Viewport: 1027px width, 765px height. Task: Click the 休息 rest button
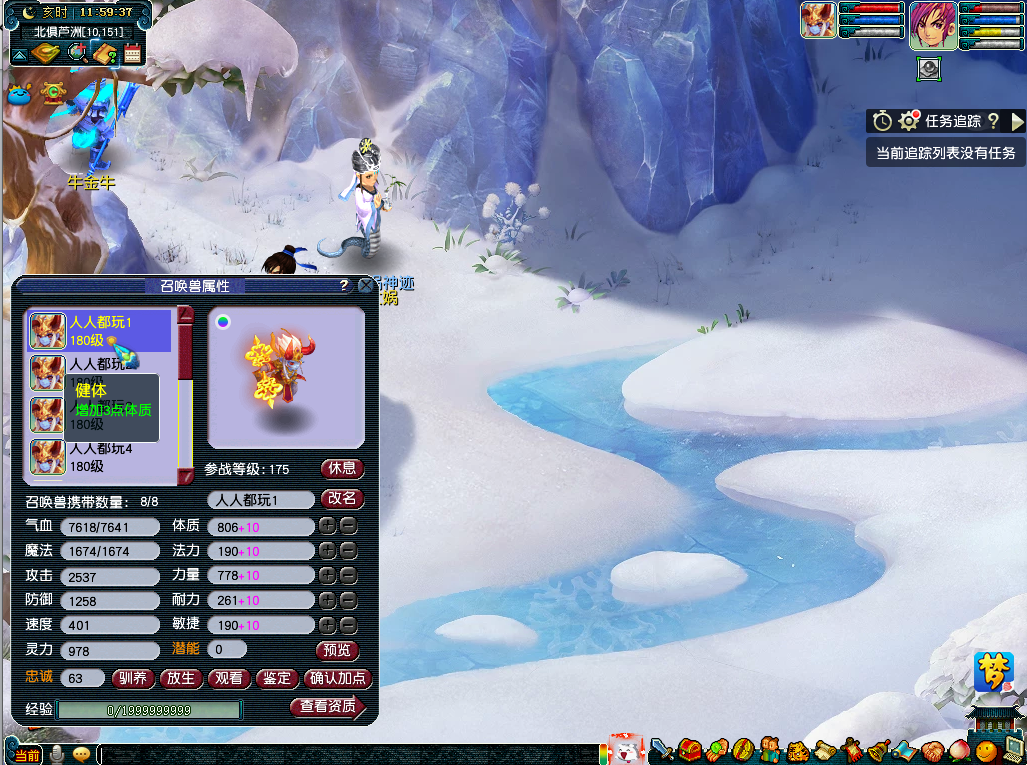click(x=342, y=469)
